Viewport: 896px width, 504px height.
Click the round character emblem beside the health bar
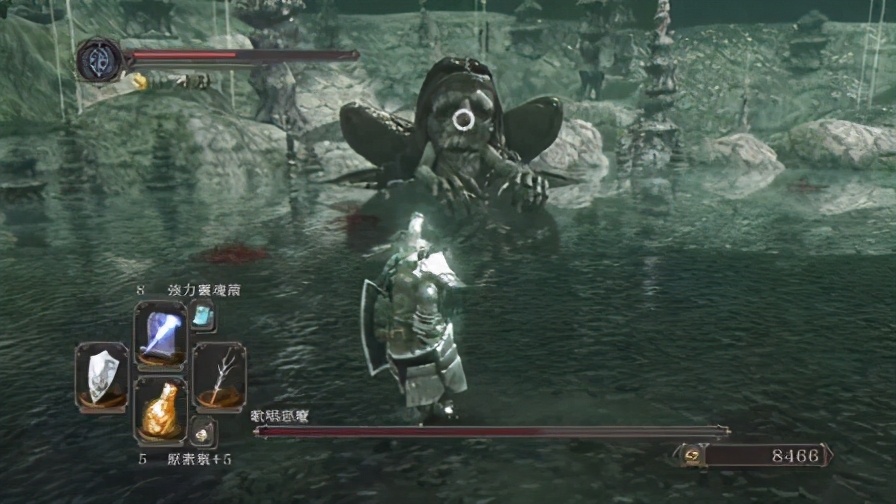[x=99, y=60]
